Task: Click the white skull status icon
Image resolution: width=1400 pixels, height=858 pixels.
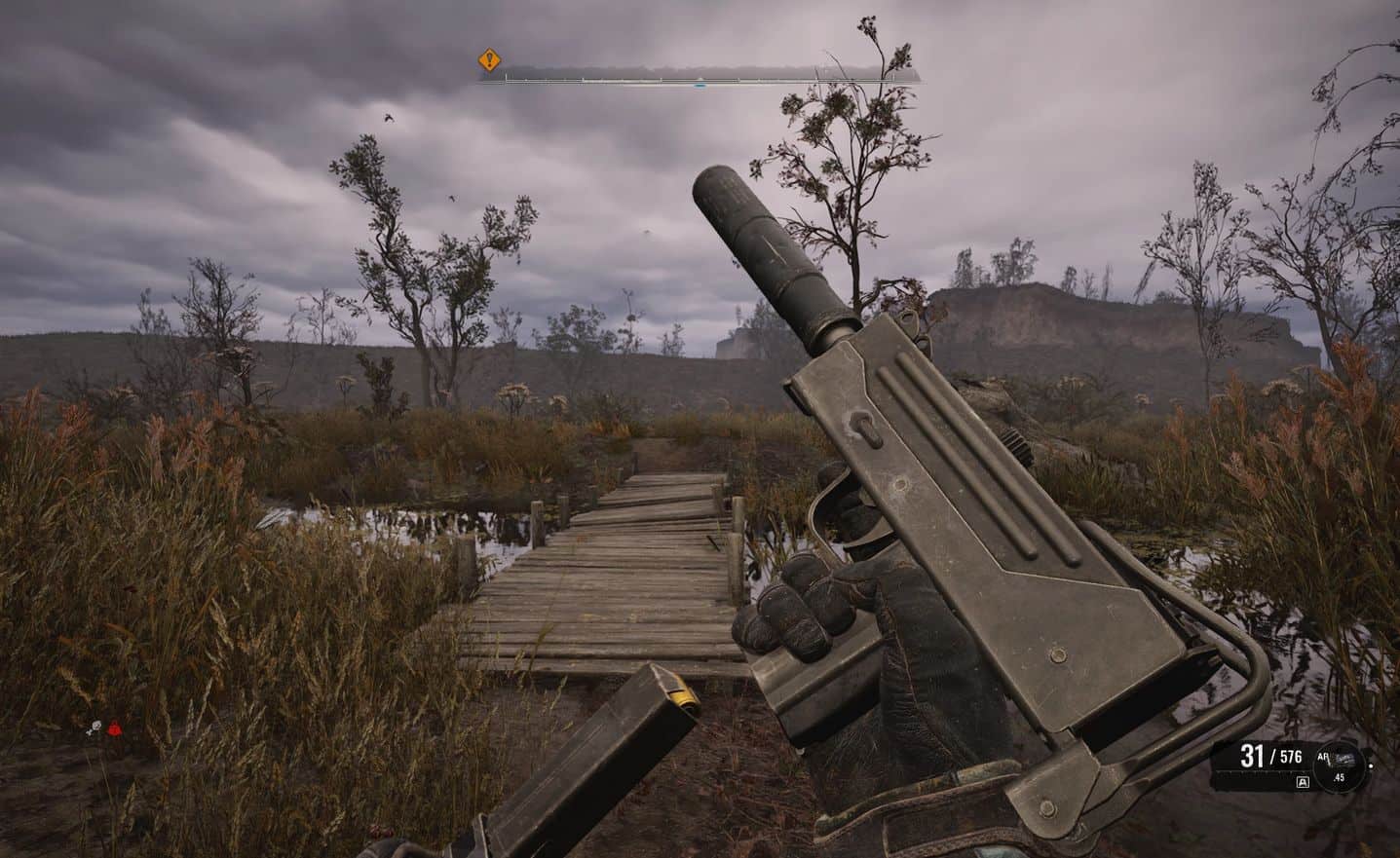Action: click(x=95, y=728)
